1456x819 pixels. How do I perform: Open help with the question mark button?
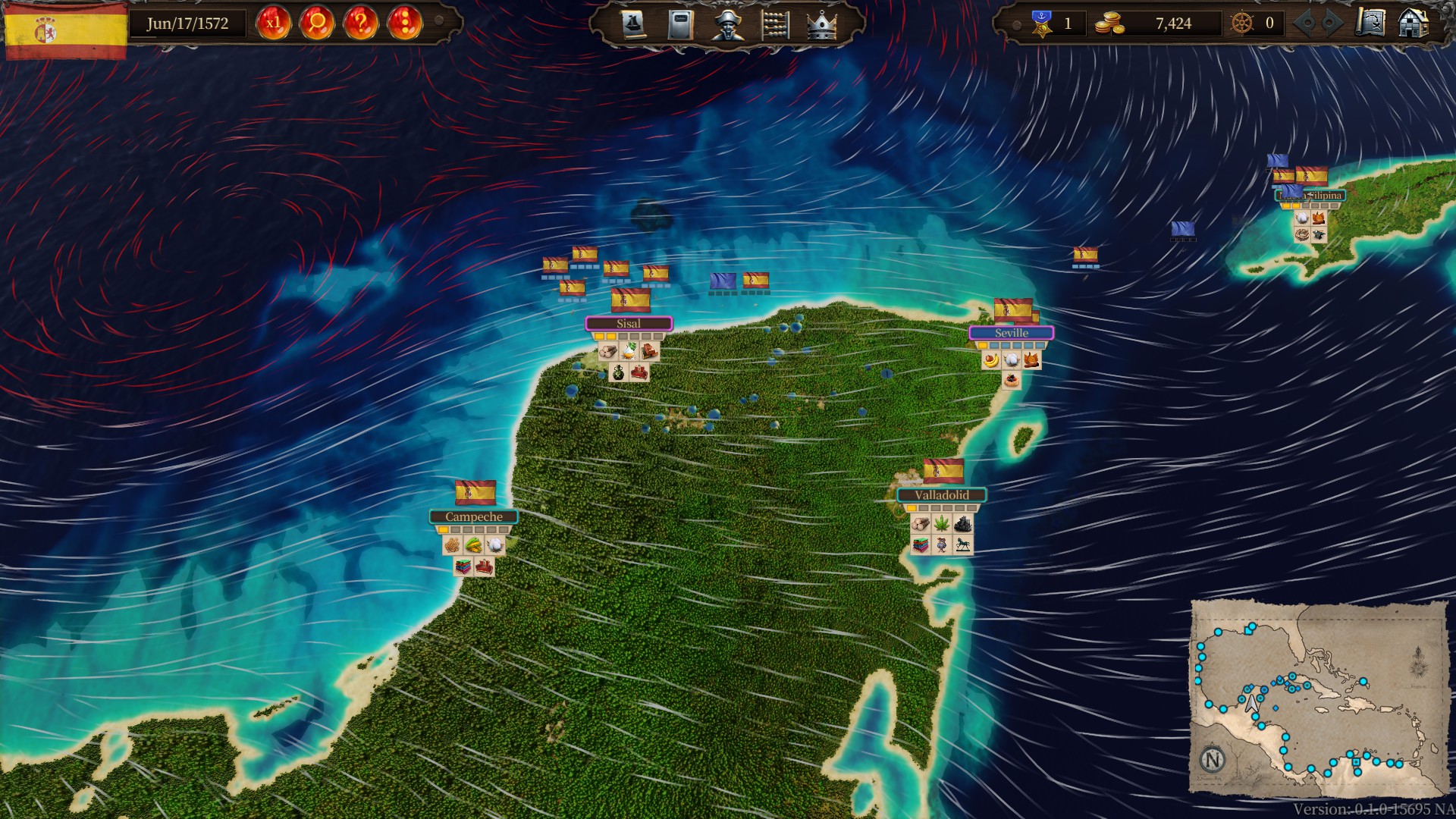coord(361,24)
